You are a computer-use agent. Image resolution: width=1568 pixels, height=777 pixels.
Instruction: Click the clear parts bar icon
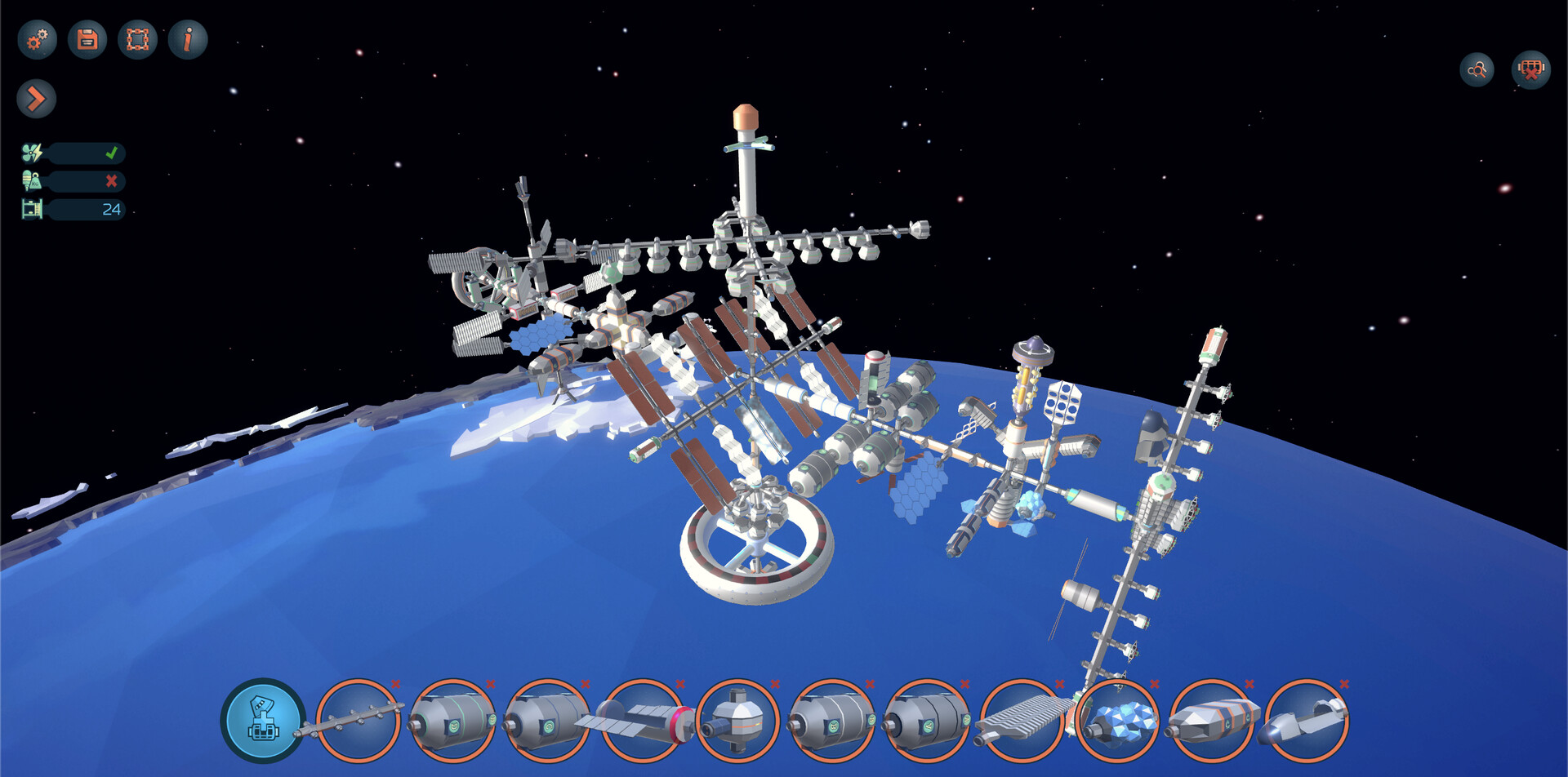pyautogui.click(x=1531, y=70)
